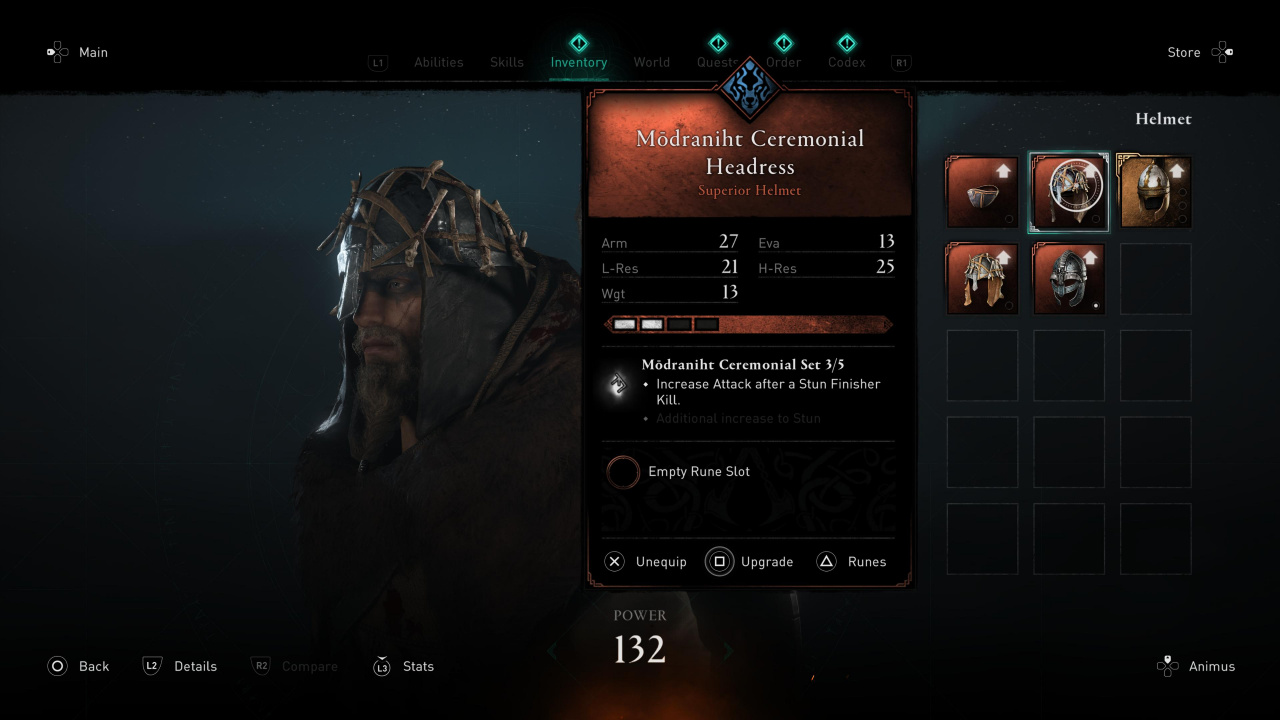Open the Quests tab

tap(717, 62)
